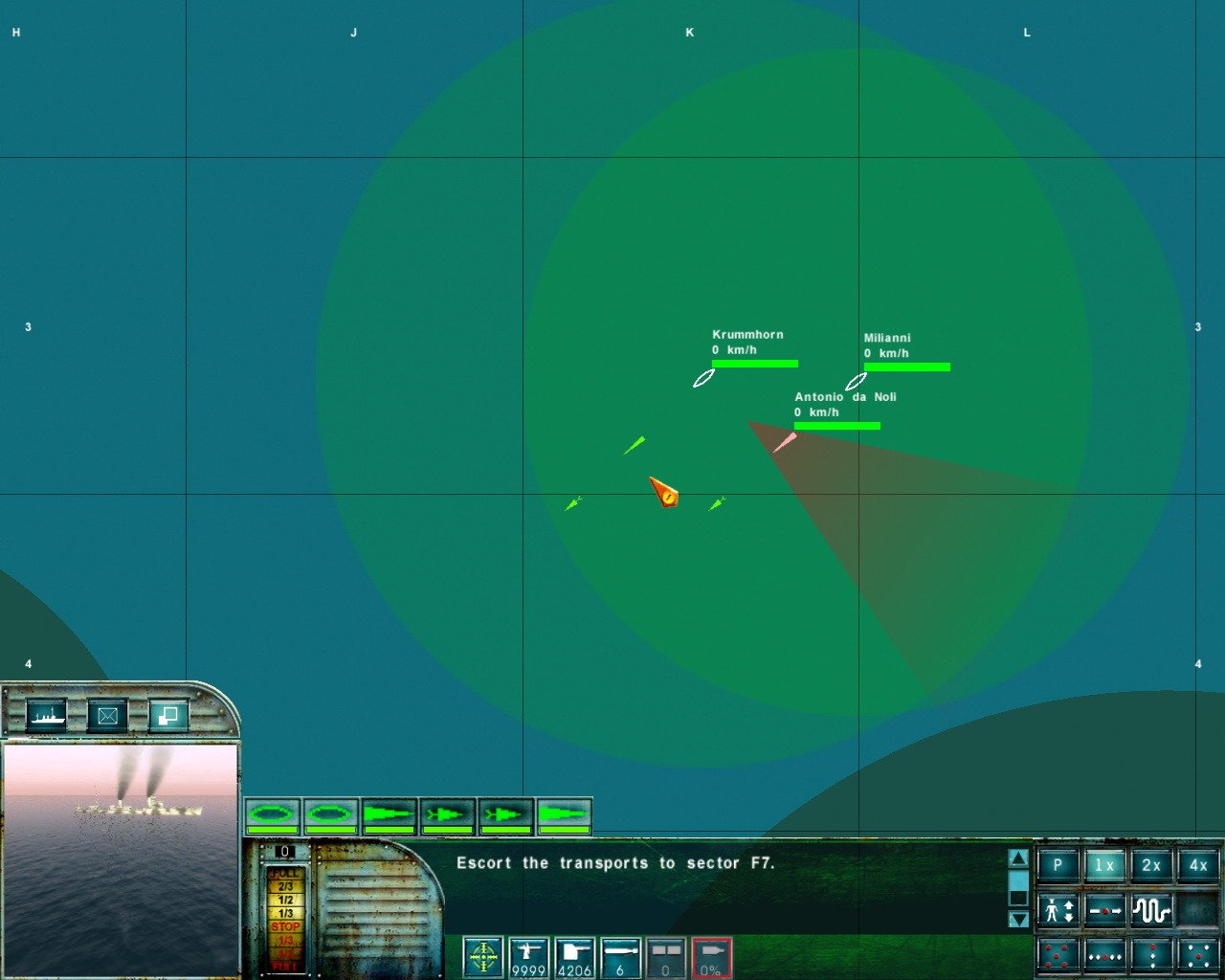Image resolution: width=1225 pixels, height=980 pixels.
Task: Activate the zigzag evasive course button
Action: pyautogui.click(x=1151, y=909)
